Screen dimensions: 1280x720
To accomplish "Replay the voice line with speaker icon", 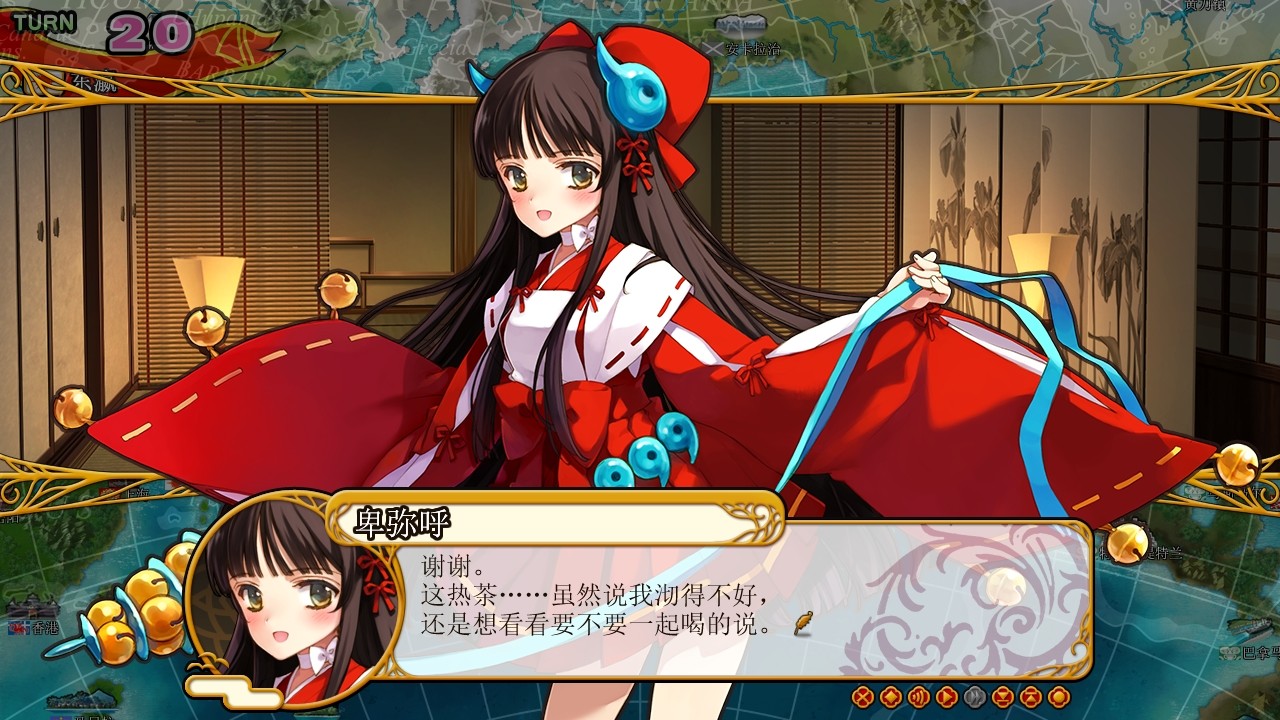I will coord(919,697).
